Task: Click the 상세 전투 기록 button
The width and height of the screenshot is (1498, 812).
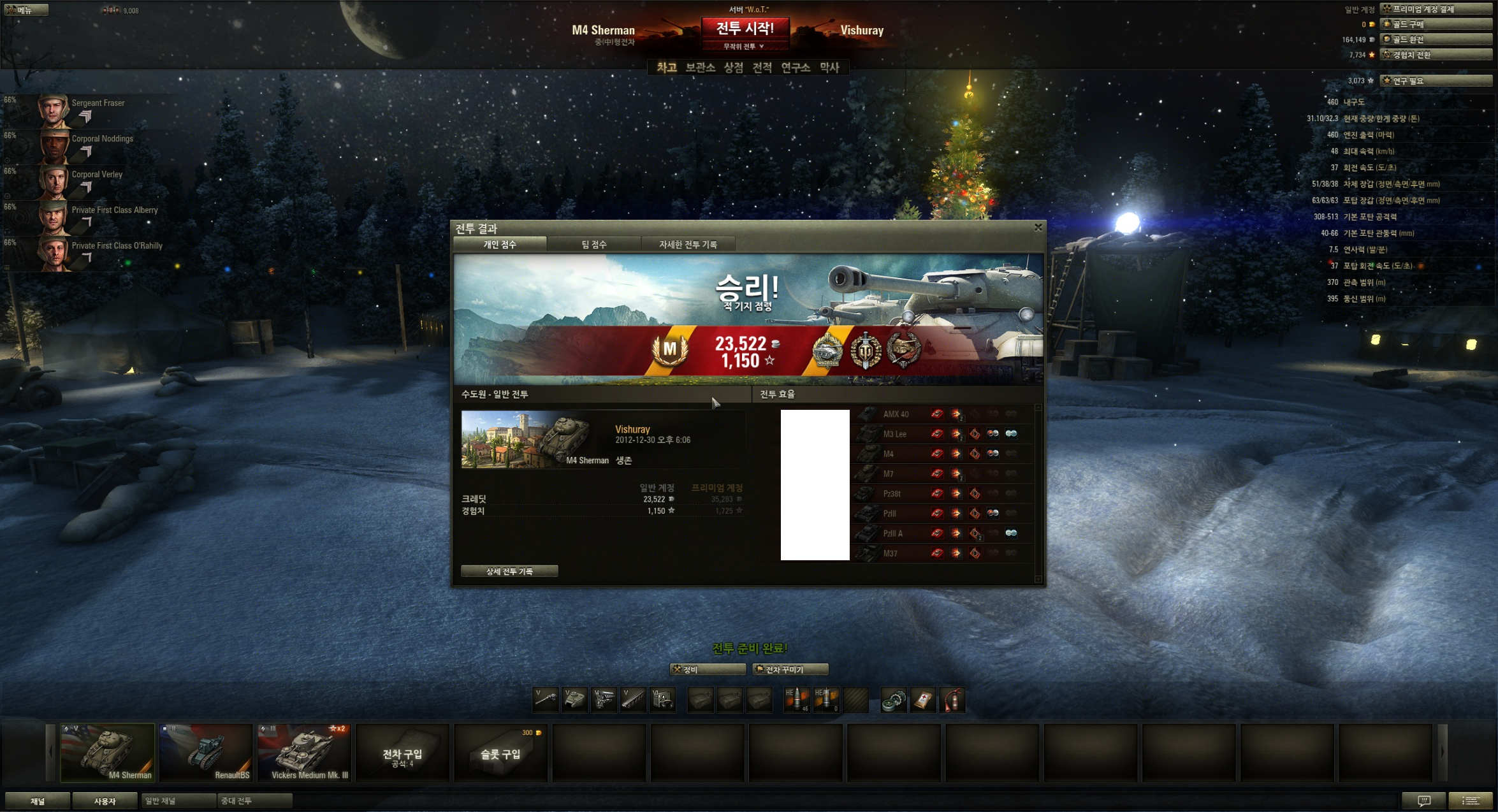Action: click(509, 571)
